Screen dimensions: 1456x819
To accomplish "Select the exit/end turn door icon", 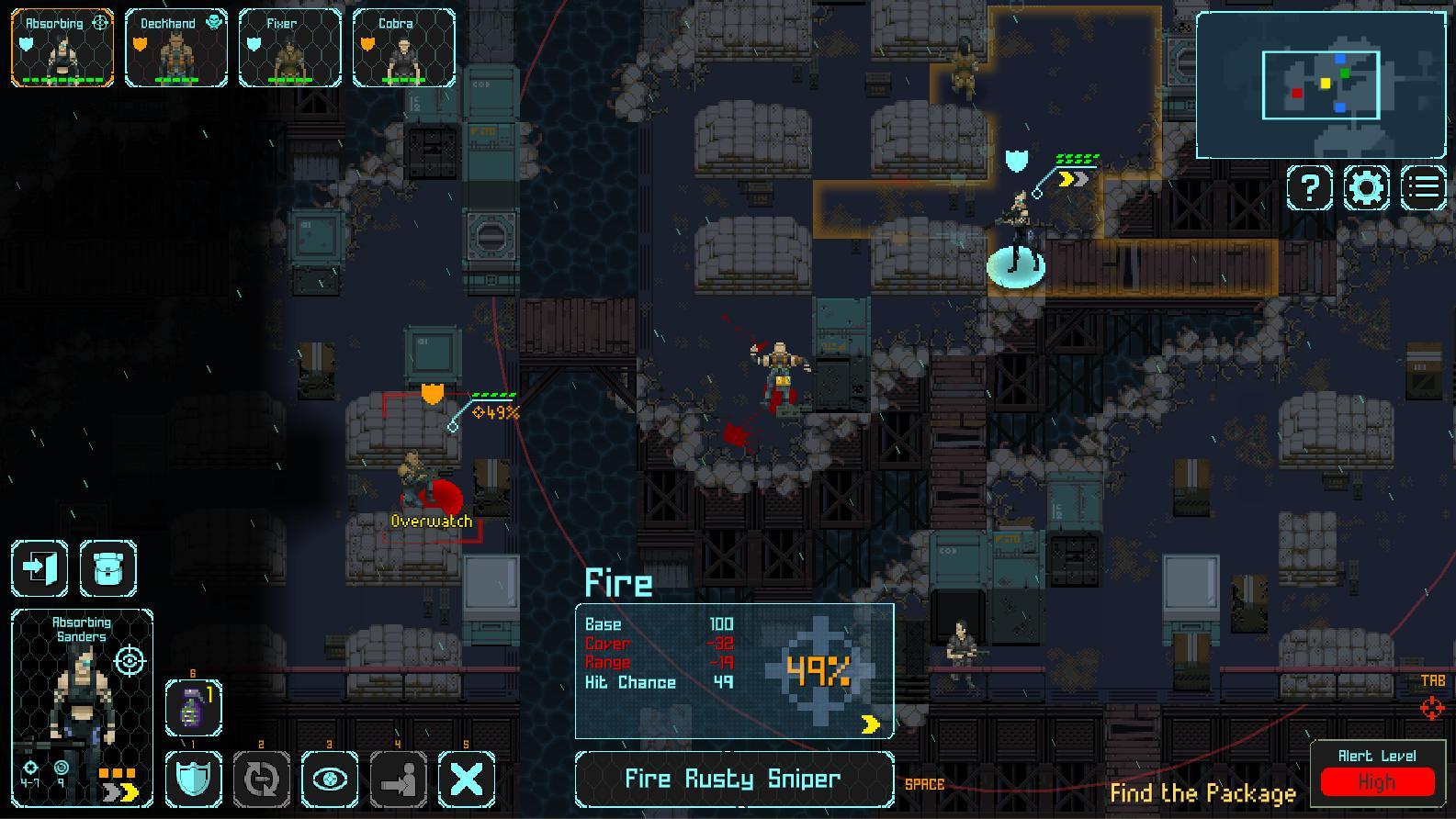I will pos(39,568).
